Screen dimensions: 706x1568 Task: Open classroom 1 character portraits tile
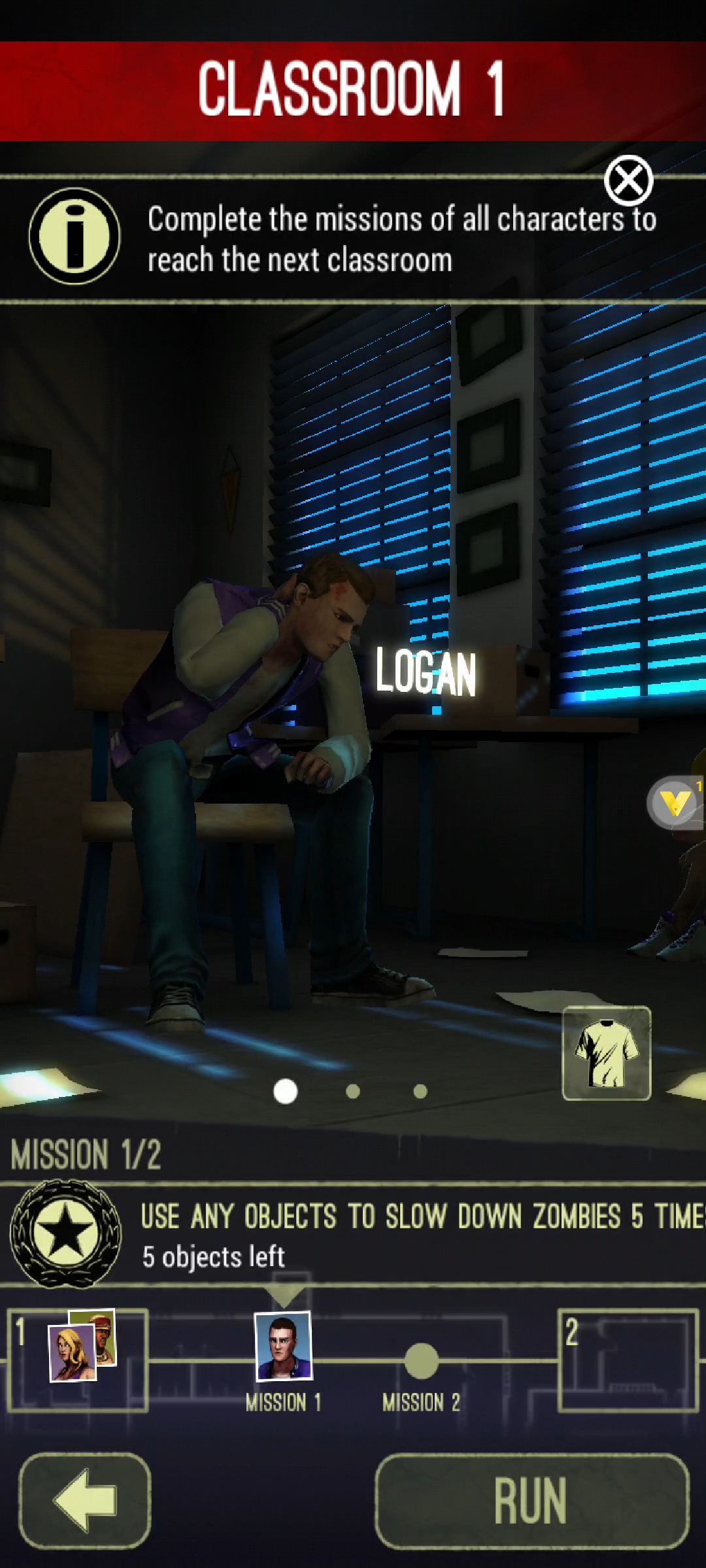tap(78, 1360)
